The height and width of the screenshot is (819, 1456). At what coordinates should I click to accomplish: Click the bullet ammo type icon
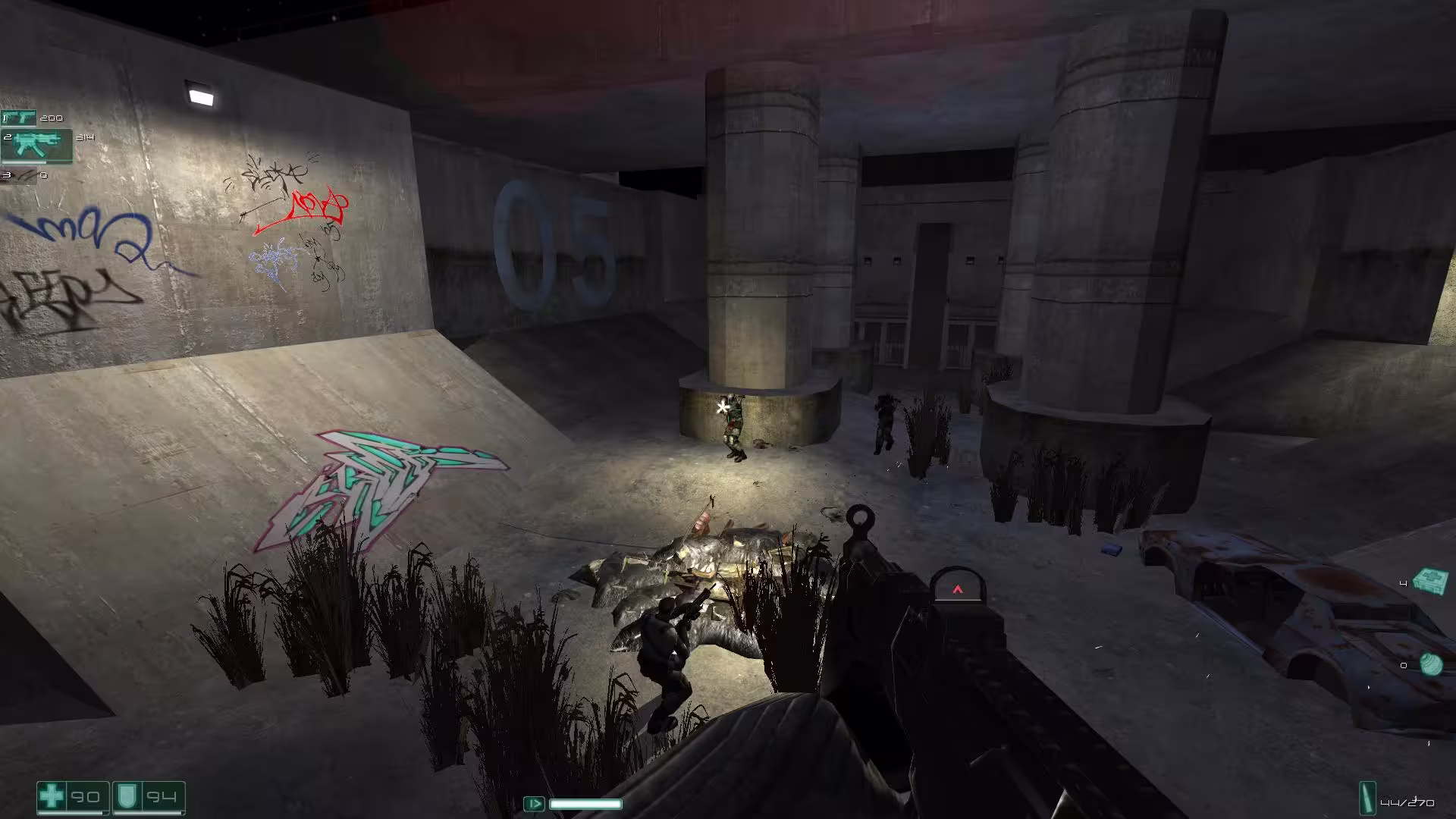point(1369,799)
